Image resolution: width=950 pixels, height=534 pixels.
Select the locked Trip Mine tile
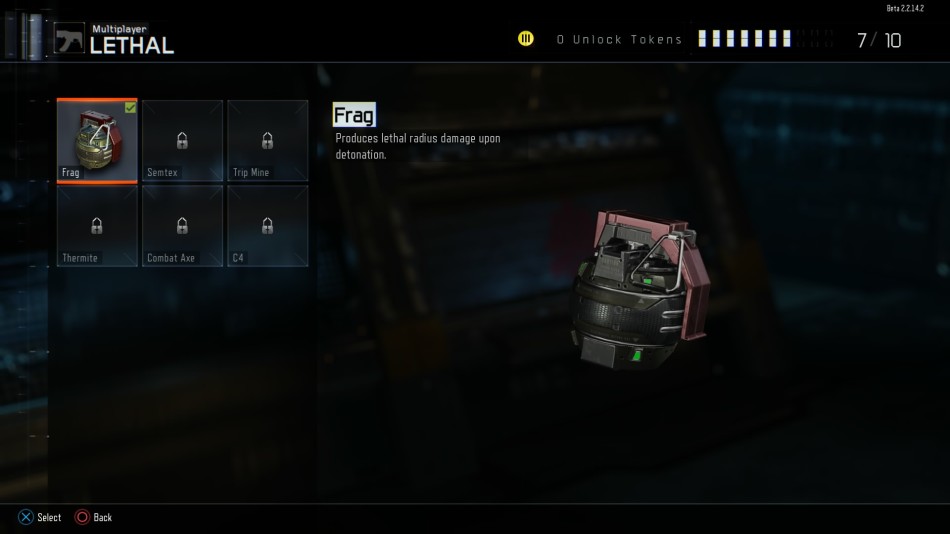click(267, 141)
